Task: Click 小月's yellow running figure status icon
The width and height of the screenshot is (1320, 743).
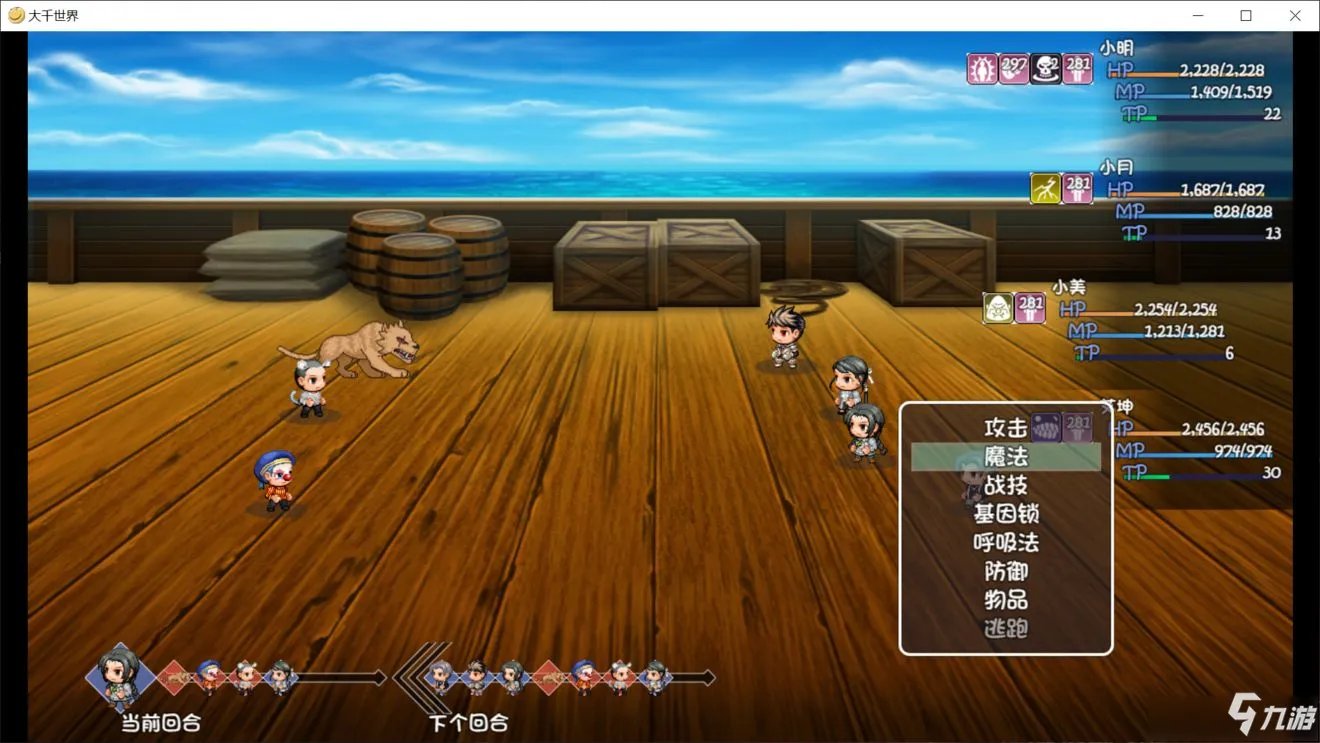Action: [1046, 188]
